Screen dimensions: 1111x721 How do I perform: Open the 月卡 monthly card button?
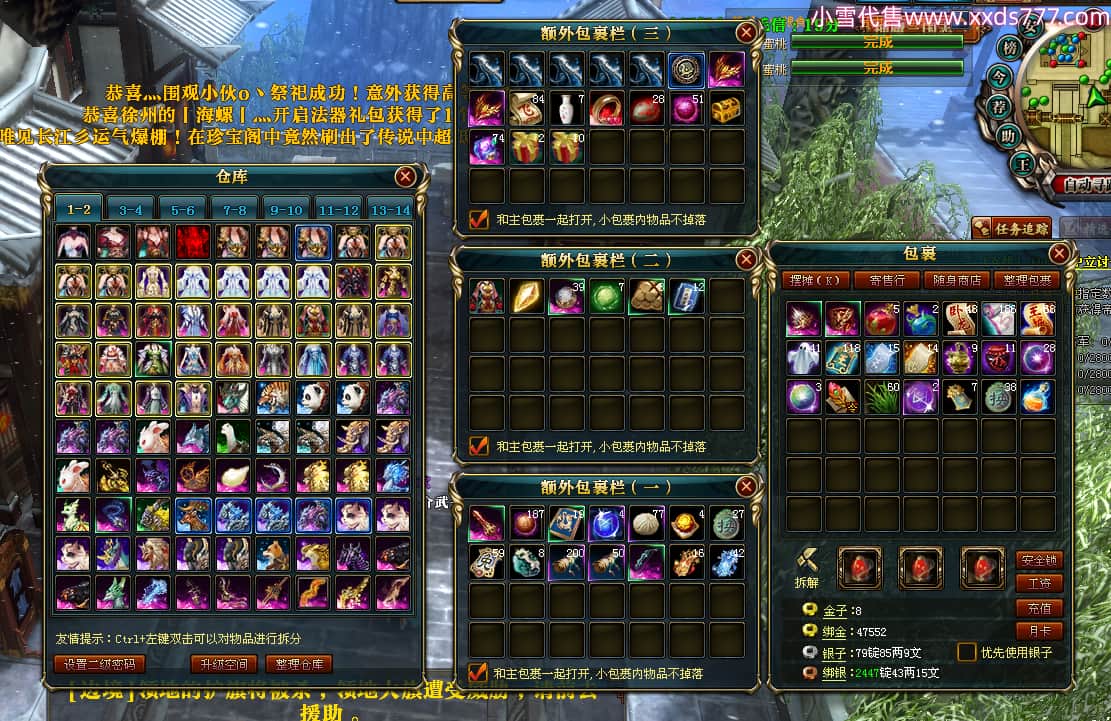[x=1038, y=631]
